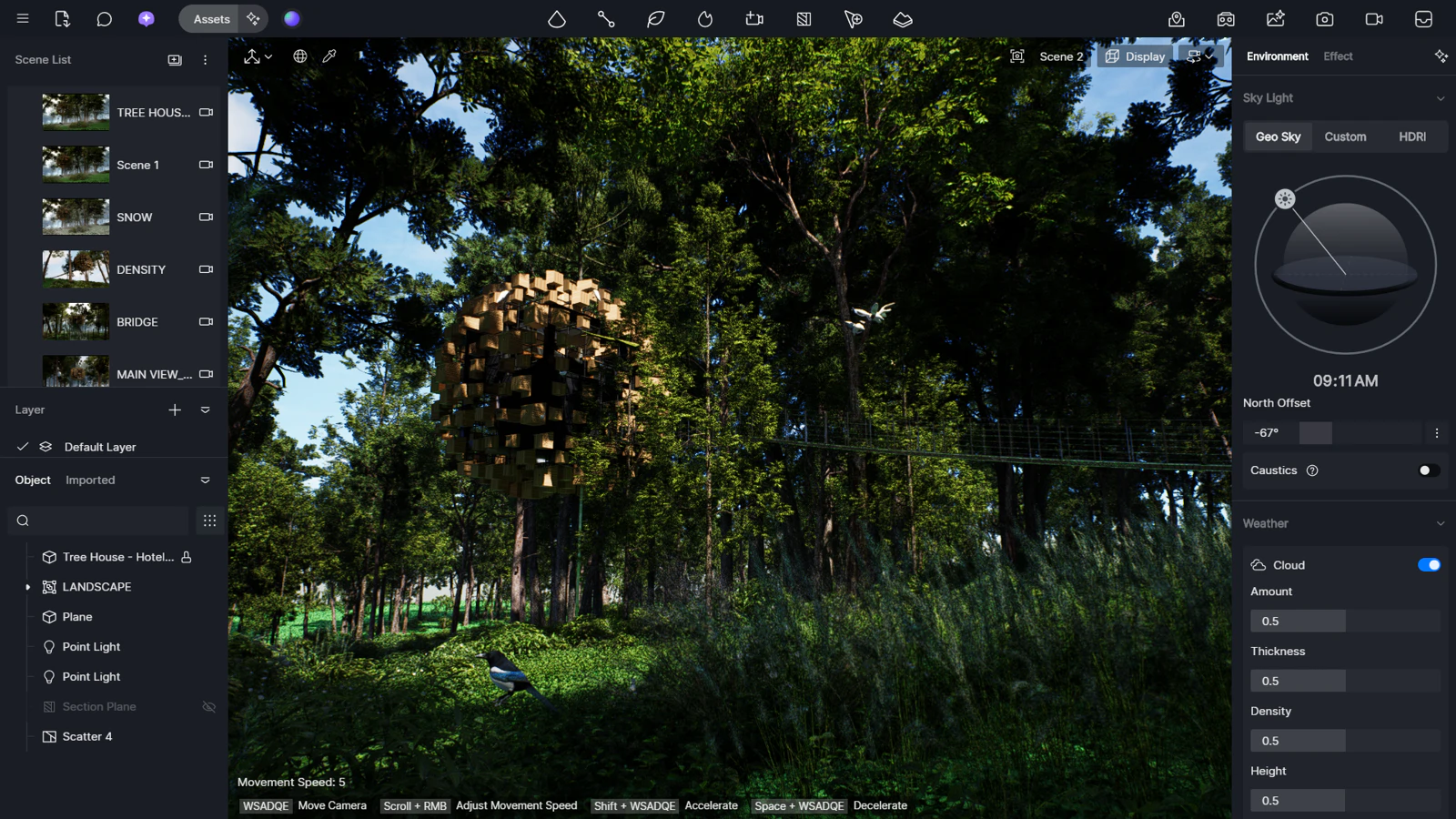Click the add camera toolbar icon
1456x819 pixels.
[753, 18]
